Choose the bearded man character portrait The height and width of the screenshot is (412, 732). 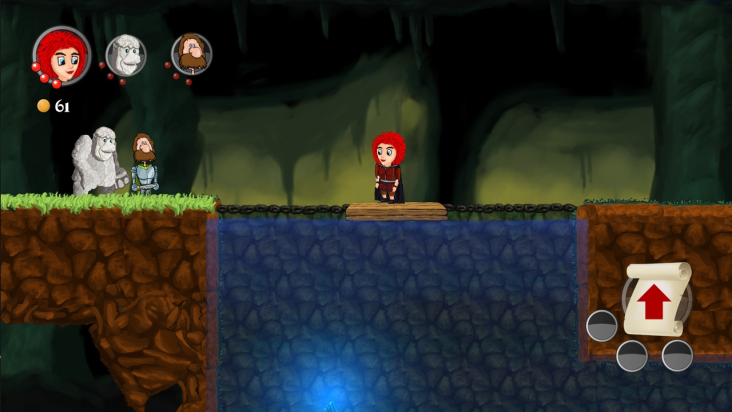(x=191, y=54)
